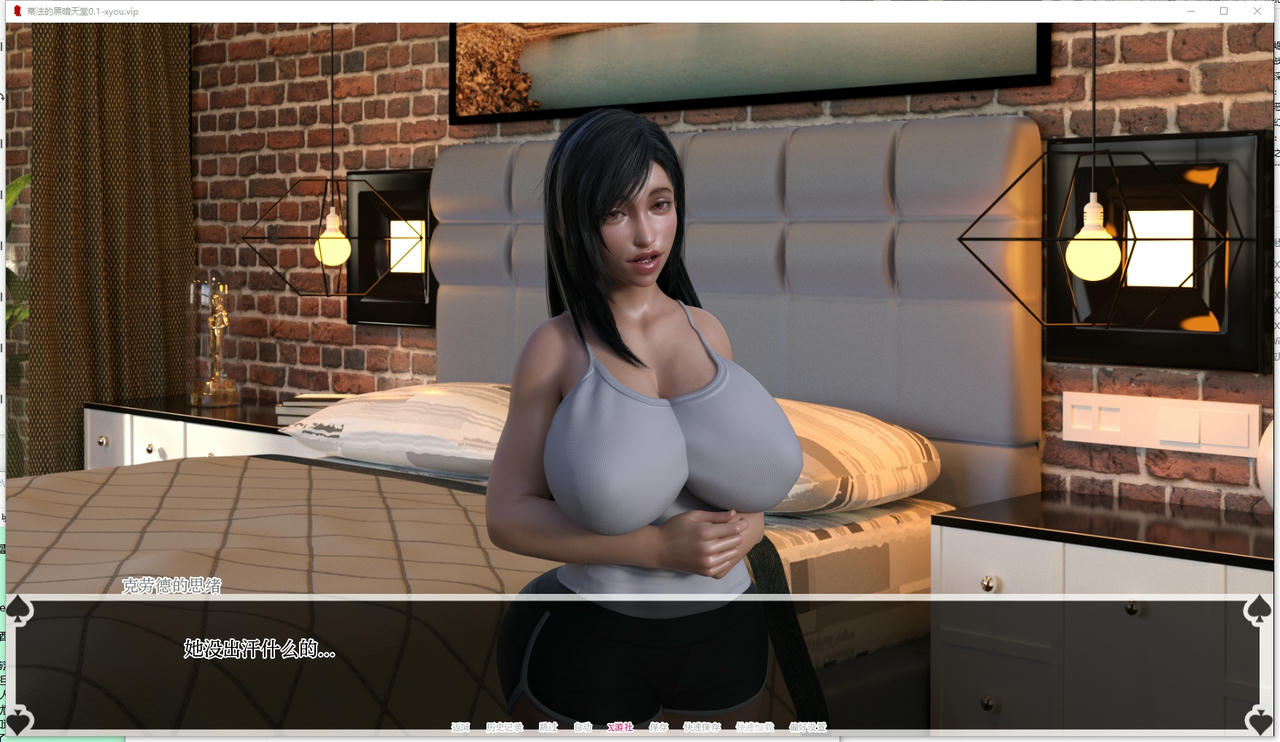Image resolution: width=1280 pixels, height=742 pixels.
Task: Open the 历史记录 dialogue history screen
Action: pos(504,729)
